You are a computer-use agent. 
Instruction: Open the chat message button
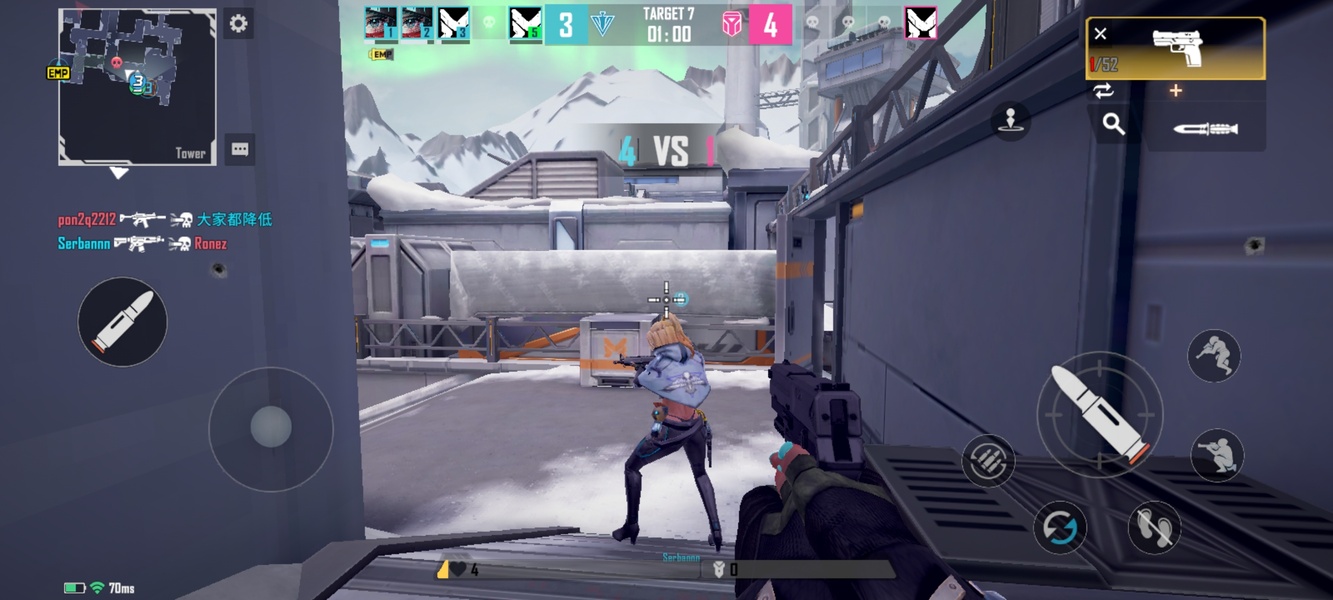[240, 150]
